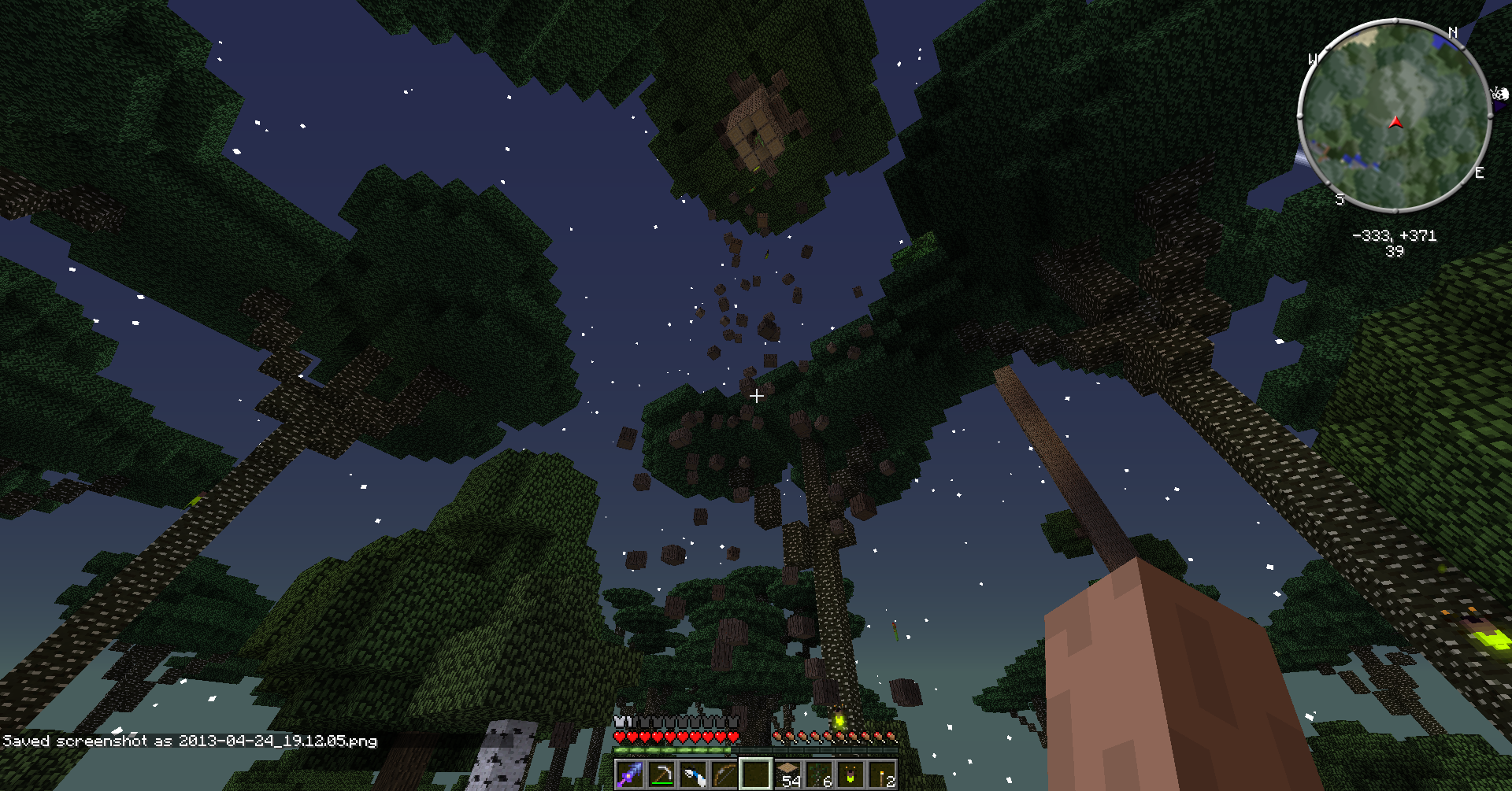Viewport: 1512px width, 791px height.
Task: Click the circular minimap
Action: (x=1394, y=116)
